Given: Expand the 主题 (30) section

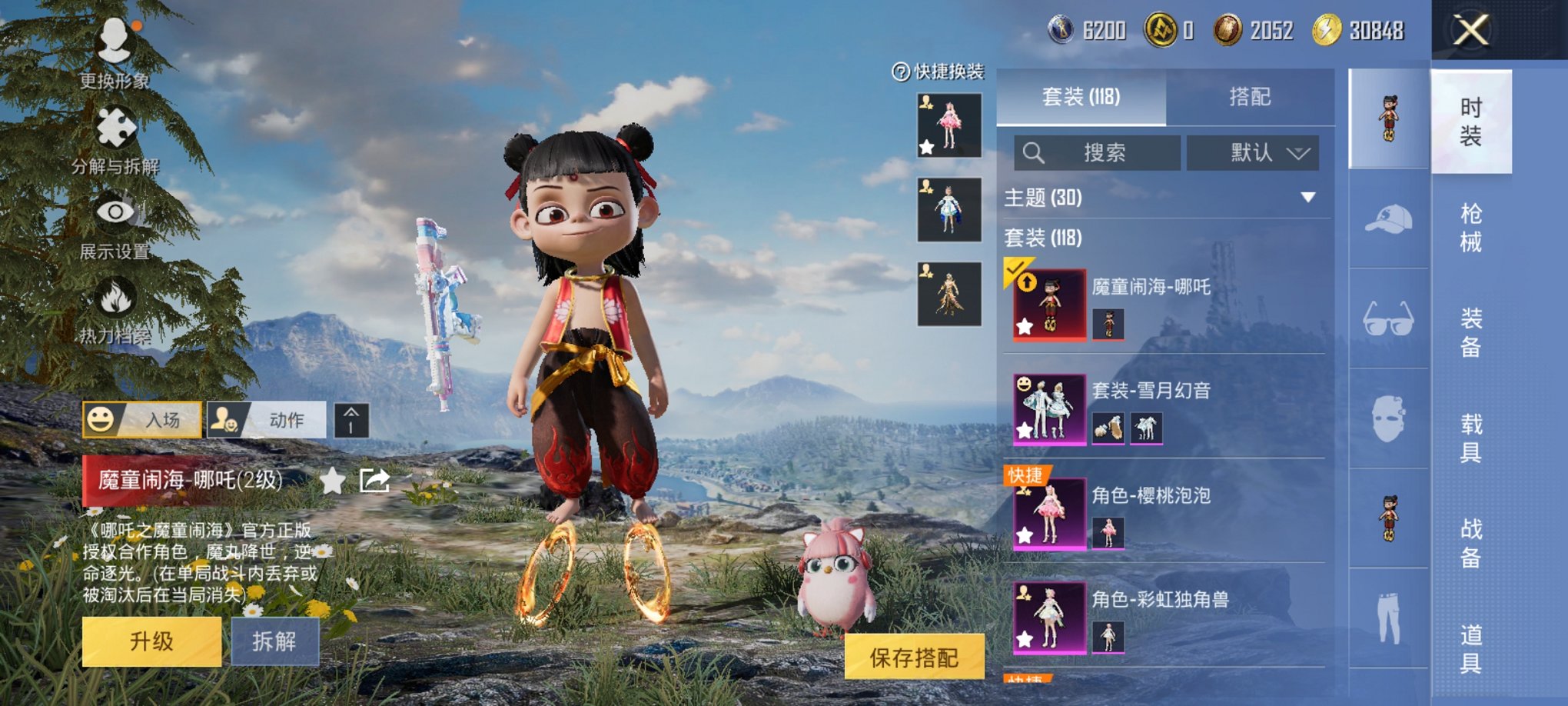Looking at the screenshot, I should [x=1307, y=198].
